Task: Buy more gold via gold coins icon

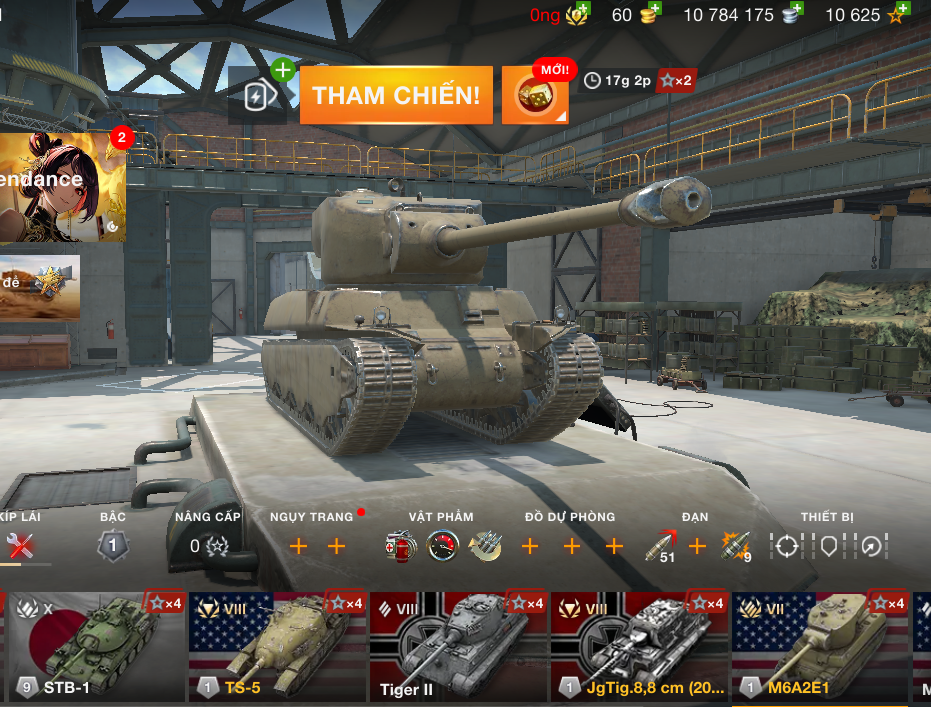Action: (x=652, y=15)
